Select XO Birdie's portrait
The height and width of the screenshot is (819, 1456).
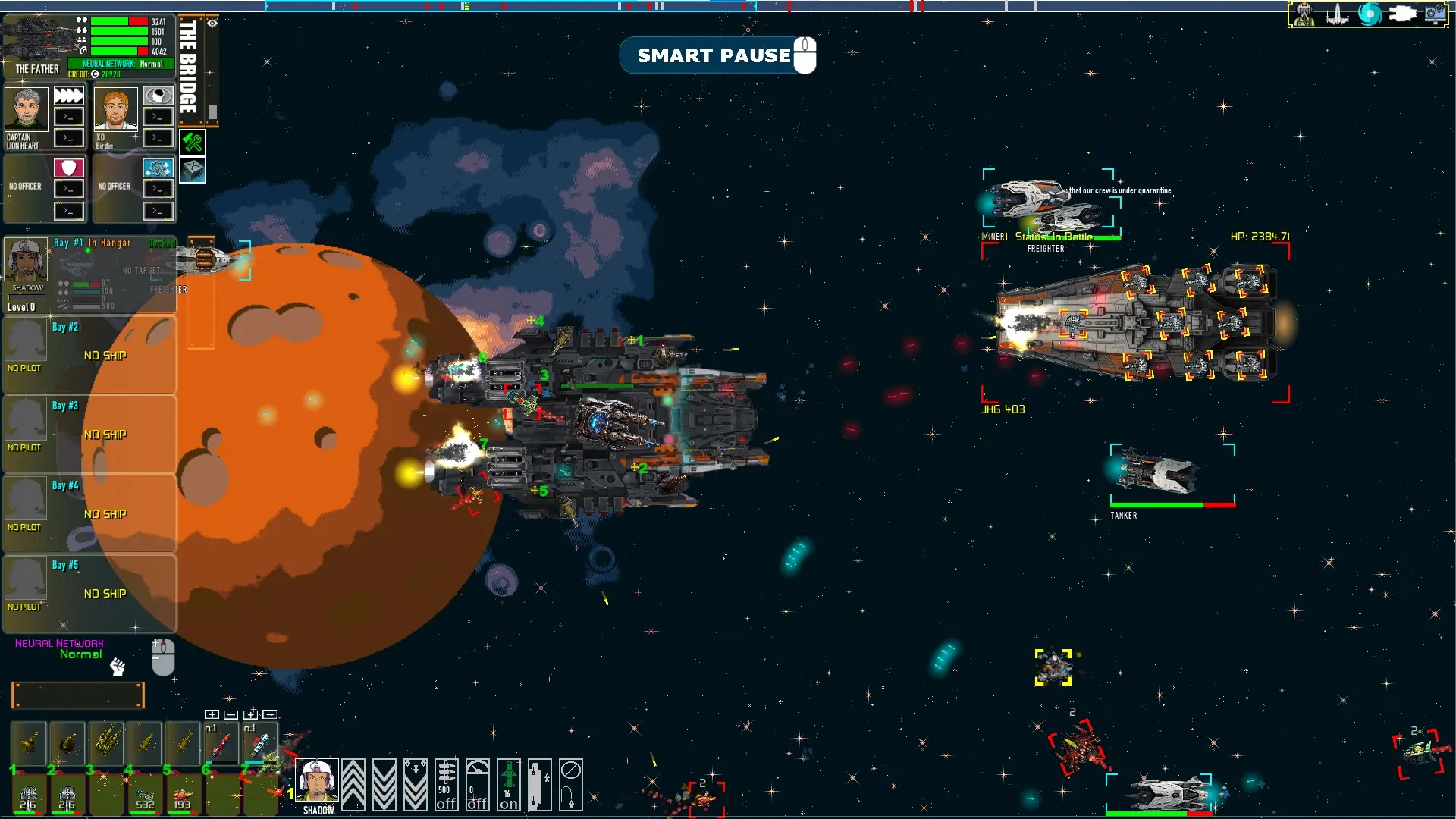(115, 109)
